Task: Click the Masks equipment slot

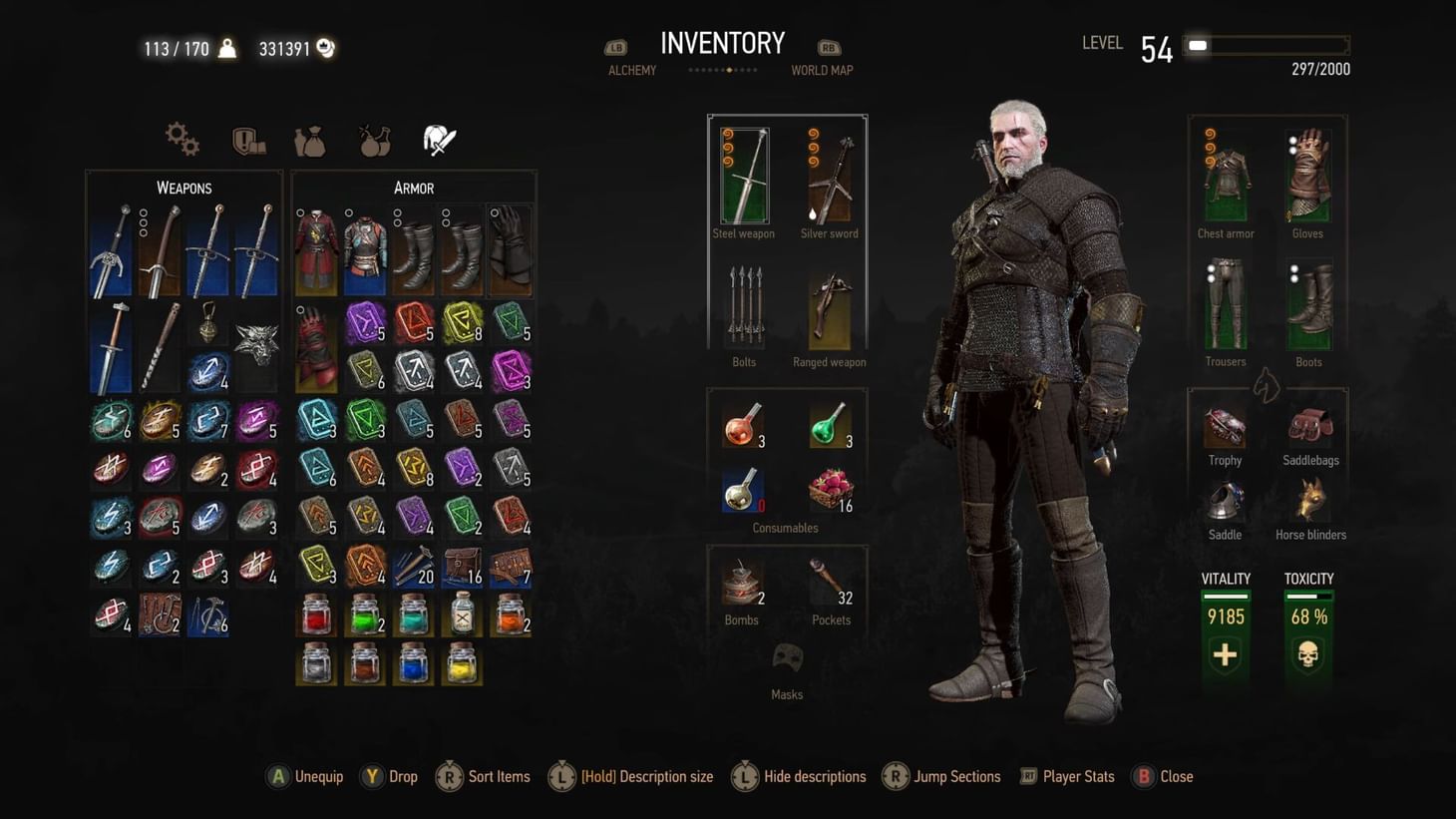Action: [787, 658]
